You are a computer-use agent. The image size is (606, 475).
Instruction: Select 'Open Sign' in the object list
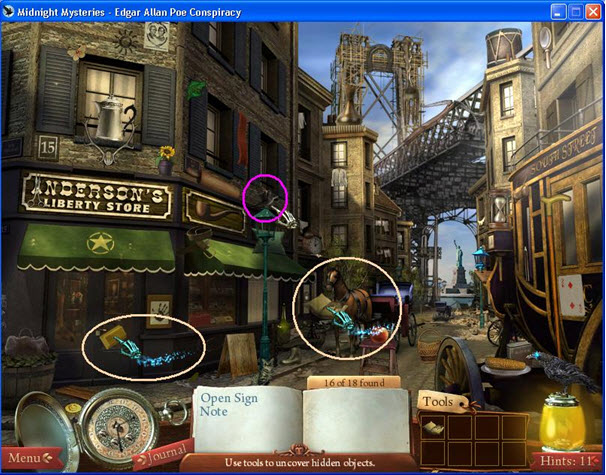click(x=230, y=398)
